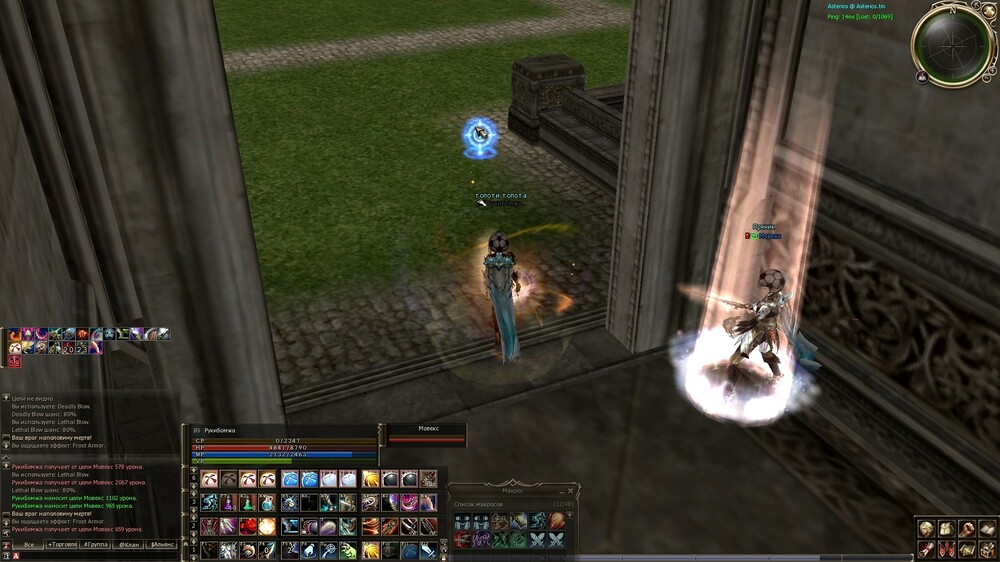
Task: Select the #Группа chat tab
Action: [x=96, y=544]
